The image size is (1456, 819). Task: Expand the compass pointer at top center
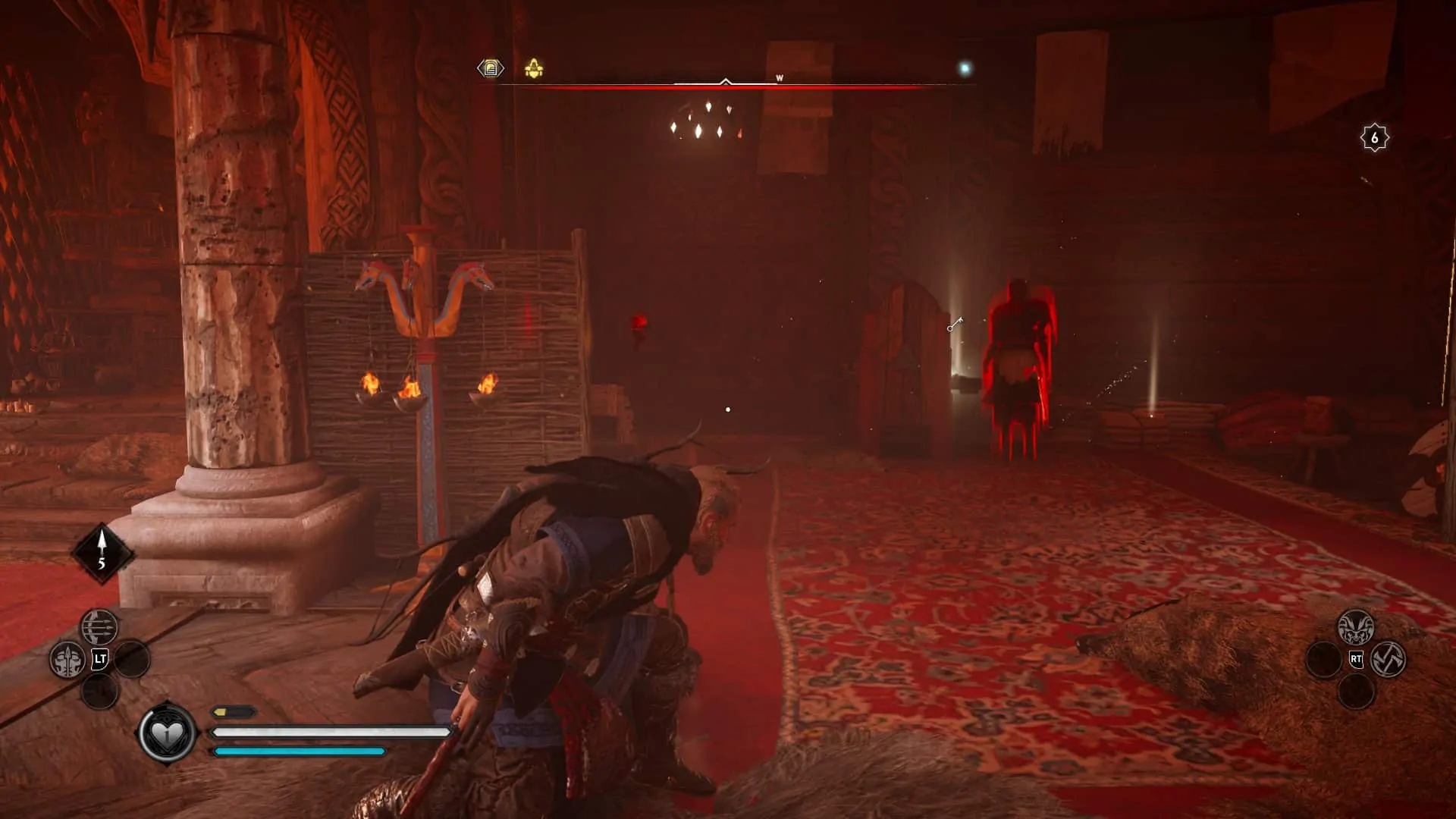(x=726, y=79)
